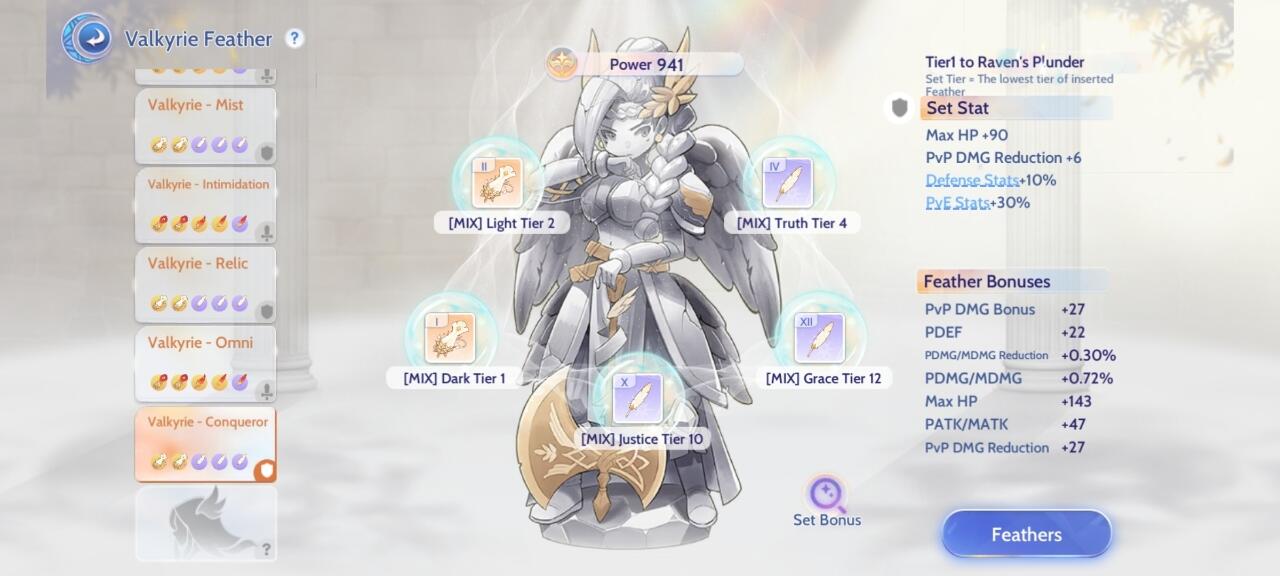Select the Grace Tier 12 feather slot

820,338
